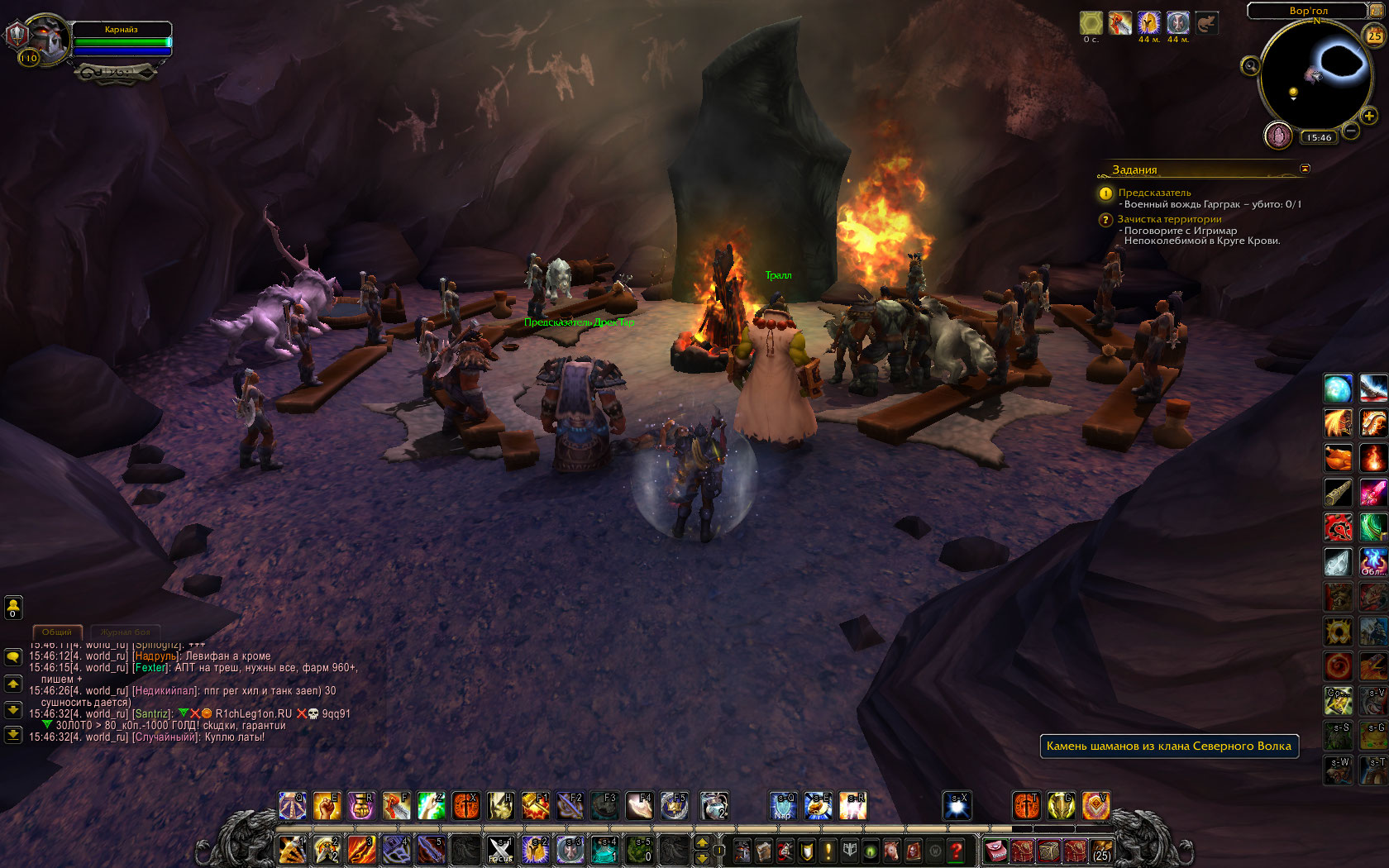Use the roasted chicken food item
The width and height of the screenshot is (1389, 868).
[x=1338, y=457]
